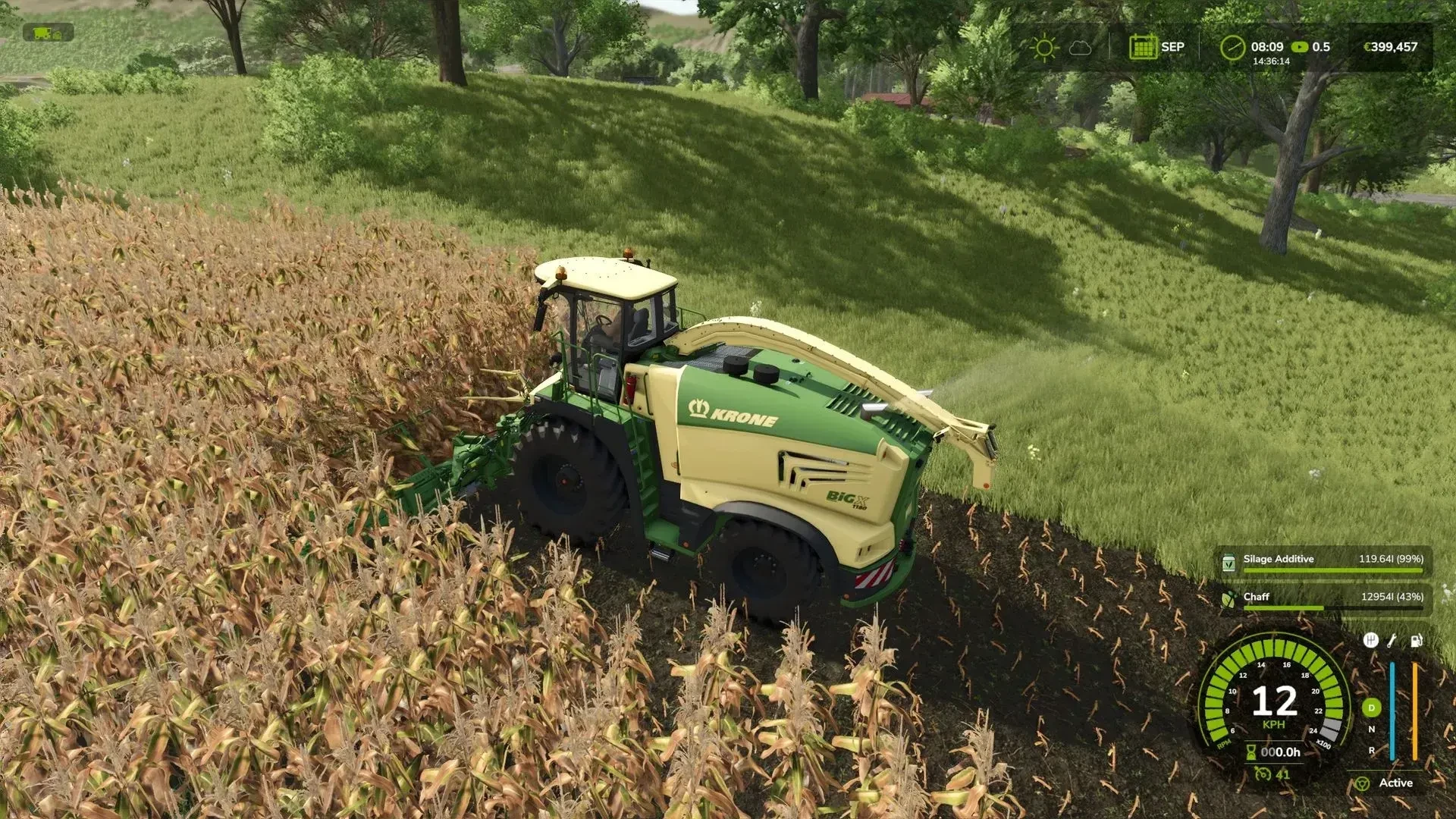Engage the D drive gear indicator

1371,708
